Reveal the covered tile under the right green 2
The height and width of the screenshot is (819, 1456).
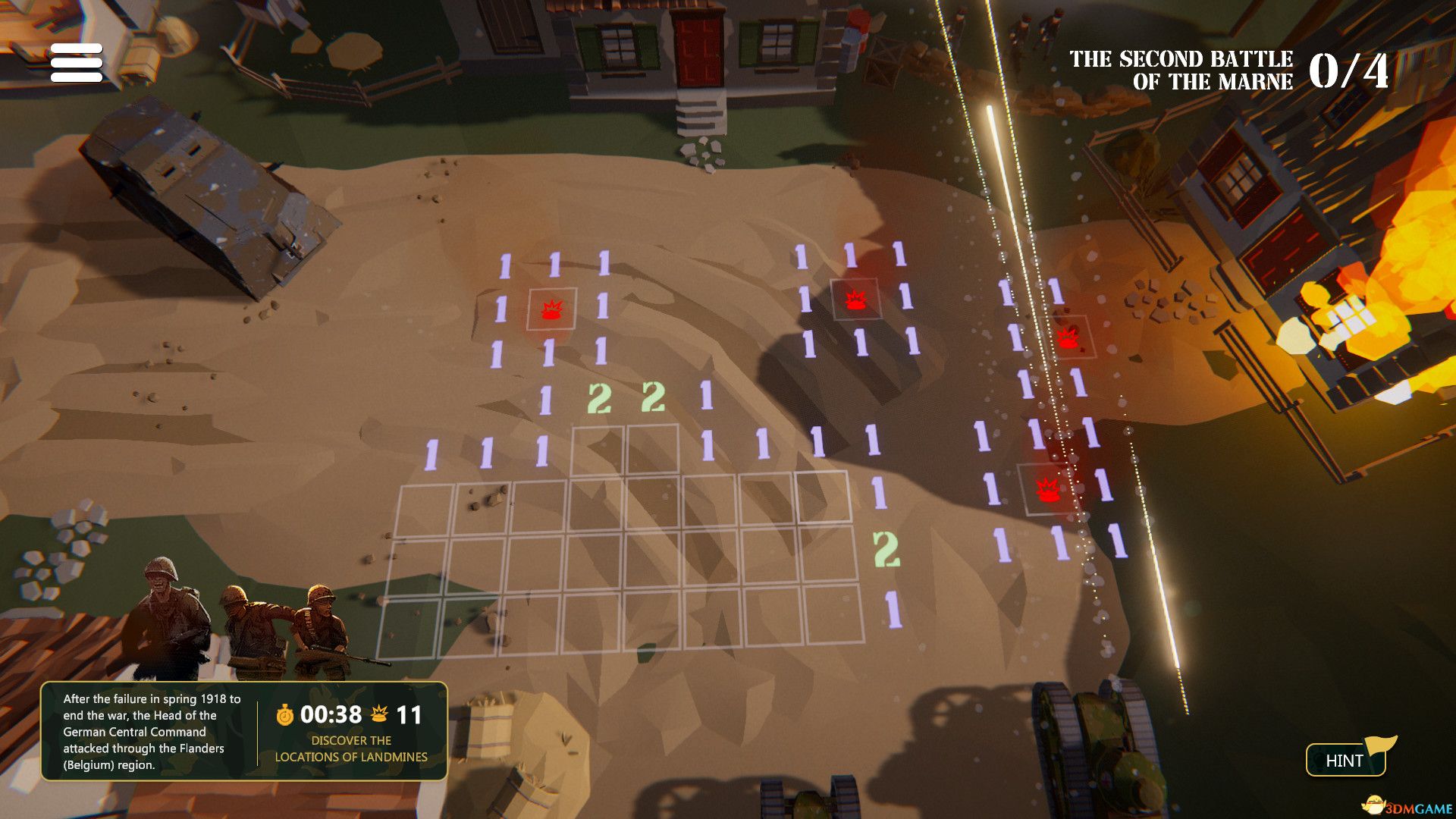pyautogui.click(x=652, y=450)
